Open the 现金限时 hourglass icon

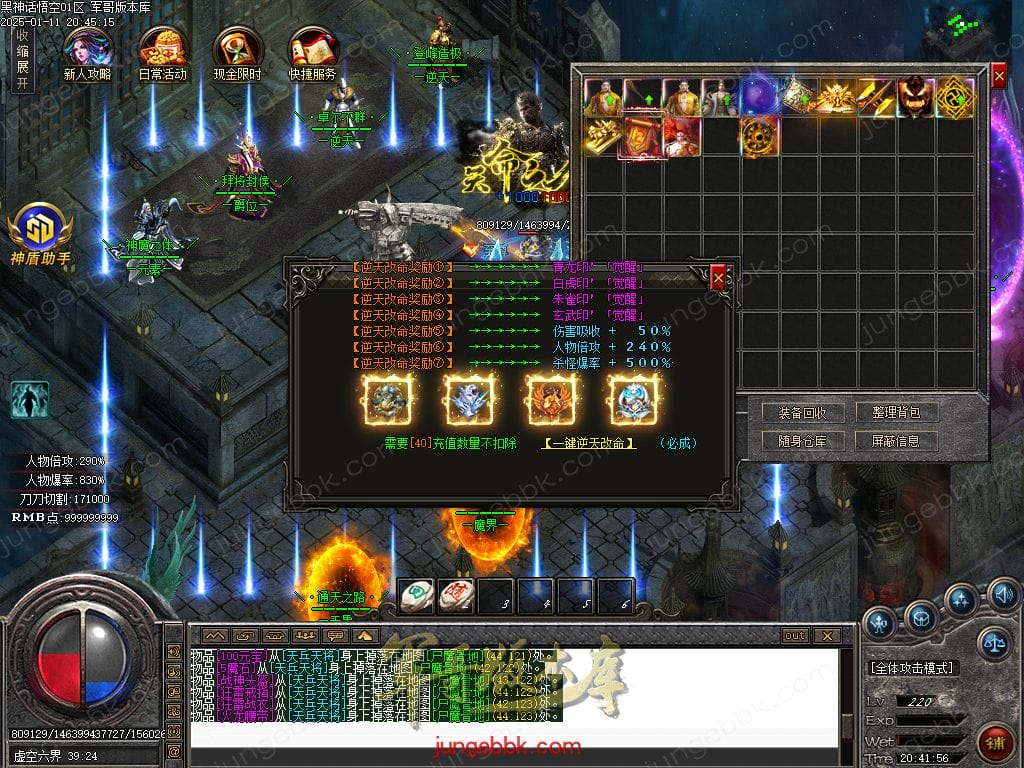[x=237, y=52]
